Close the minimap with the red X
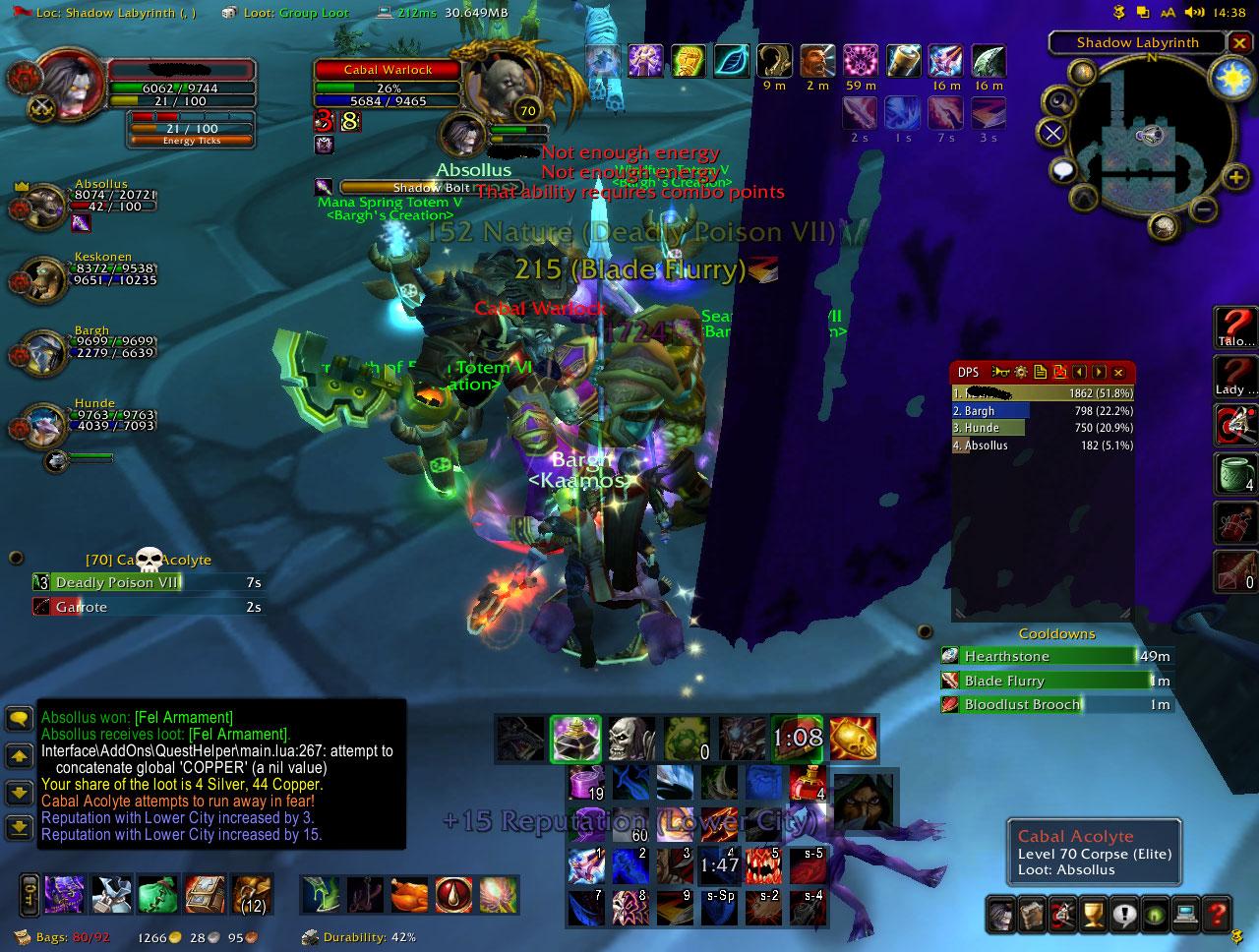 click(1238, 42)
